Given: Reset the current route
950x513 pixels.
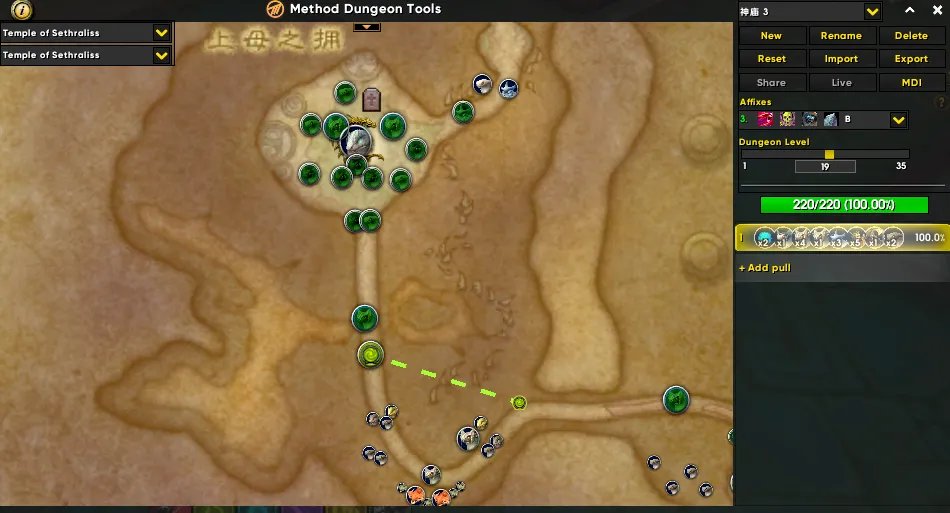Looking at the screenshot, I should 771,59.
